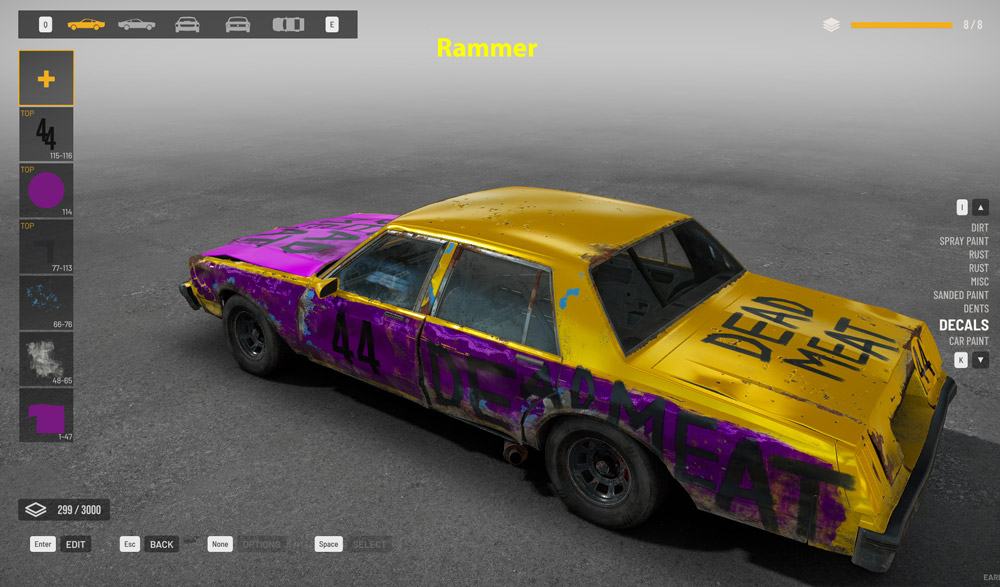Click the Edit button

[x=76, y=544]
